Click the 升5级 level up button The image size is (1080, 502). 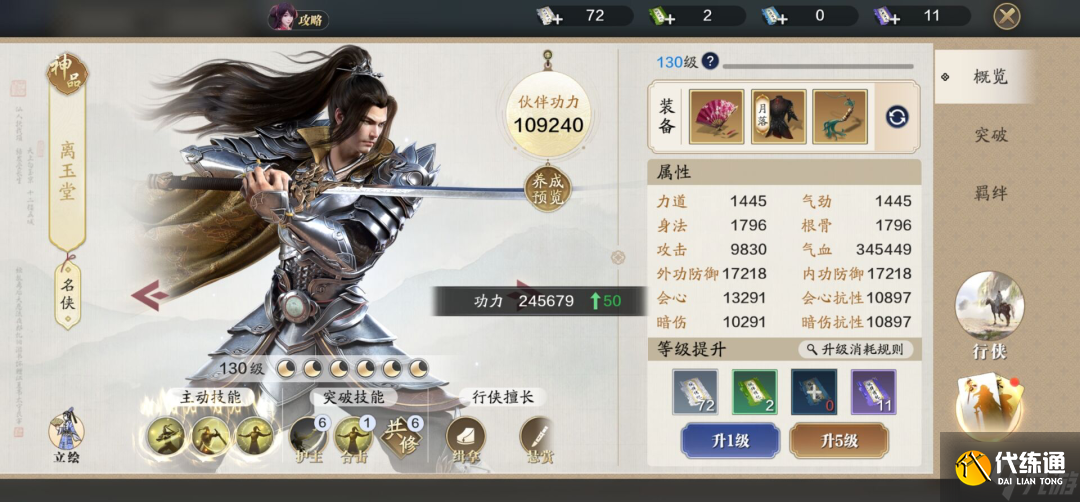point(838,440)
